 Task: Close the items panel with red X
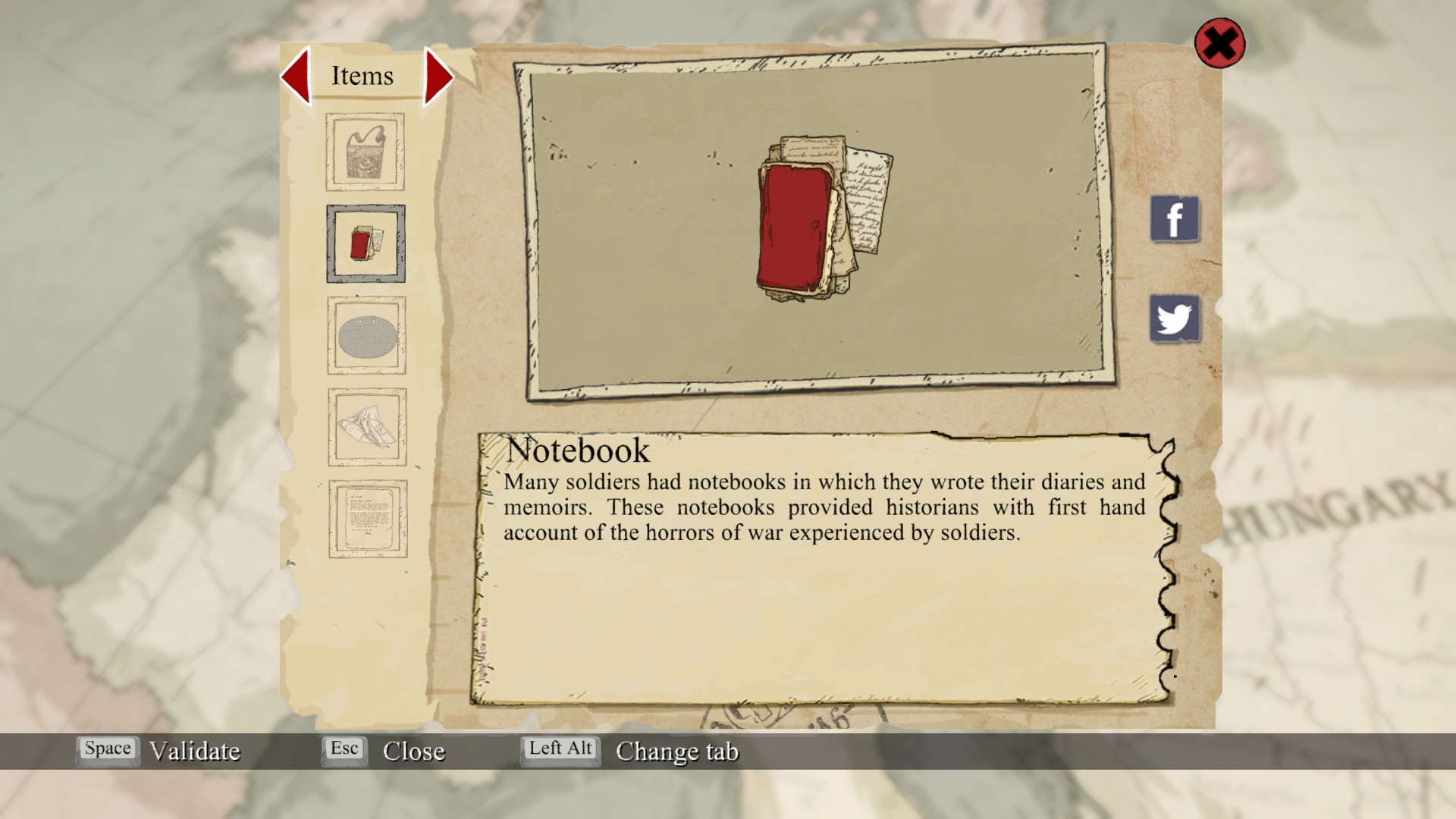pyautogui.click(x=1219, y=43)
